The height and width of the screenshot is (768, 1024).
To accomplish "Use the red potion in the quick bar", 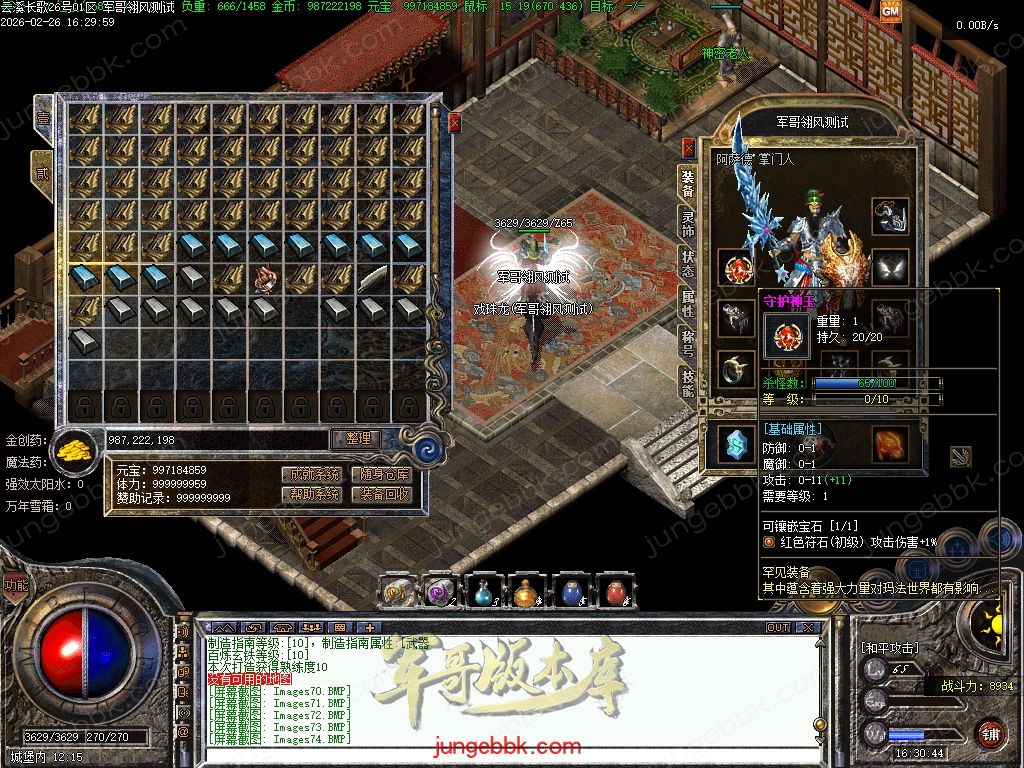I will [614, 593].
